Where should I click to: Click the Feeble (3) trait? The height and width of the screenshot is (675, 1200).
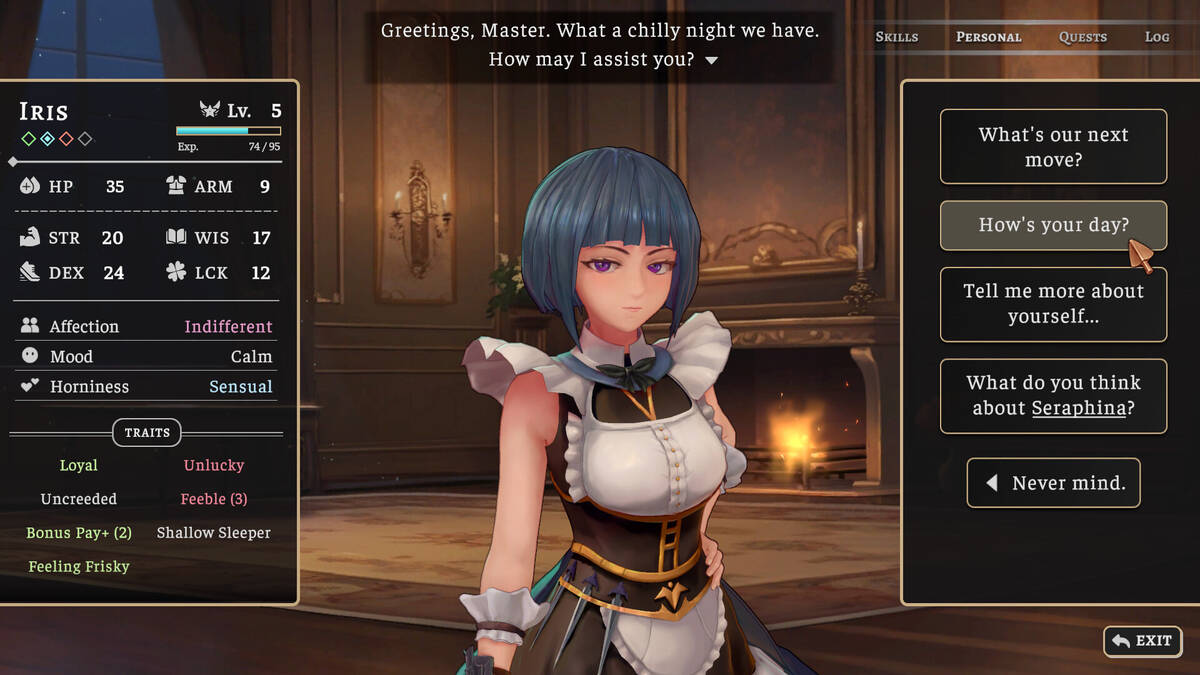coord(214,499)
